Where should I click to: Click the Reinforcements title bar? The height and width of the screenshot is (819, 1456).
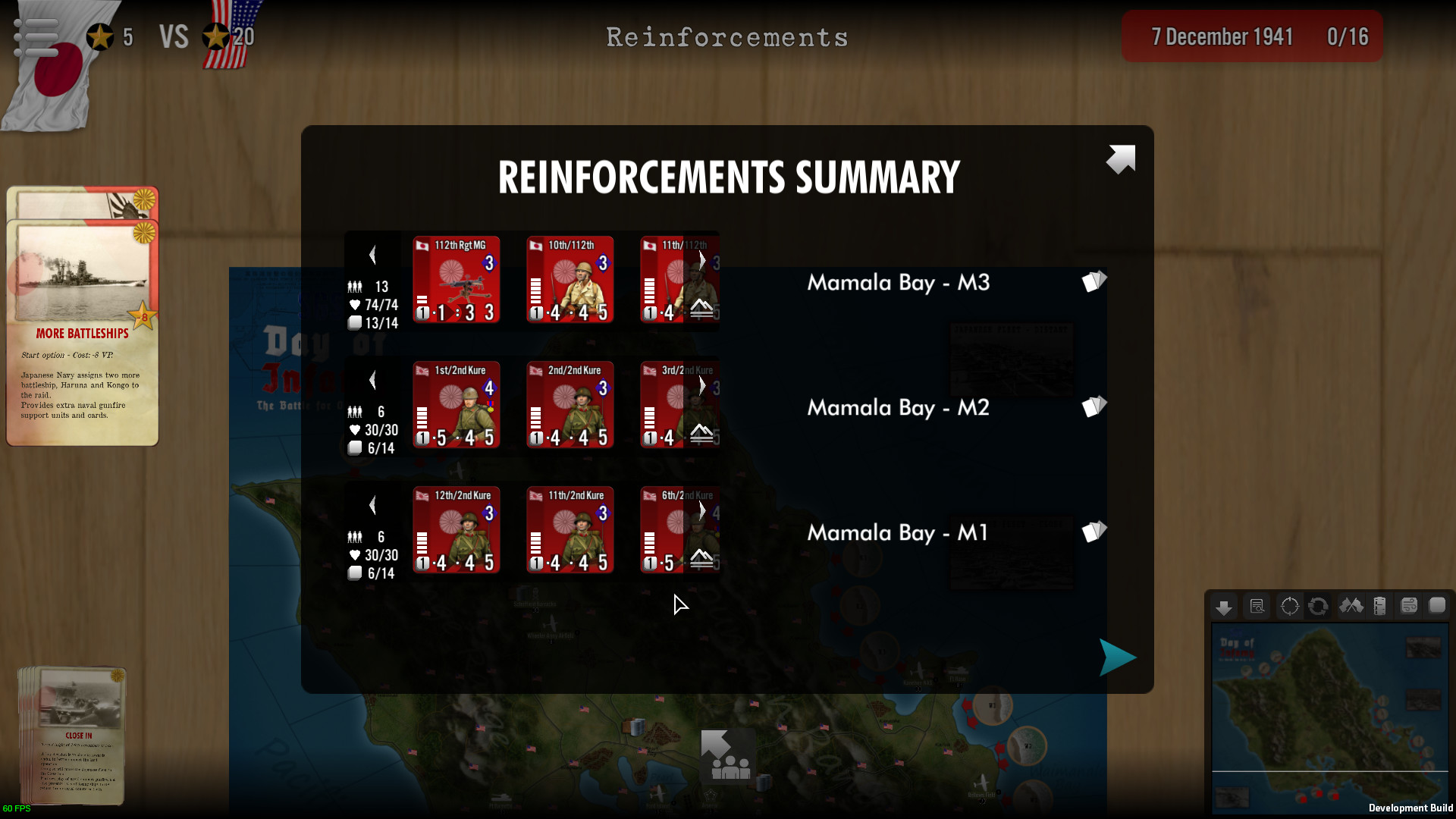coord(726,36)
